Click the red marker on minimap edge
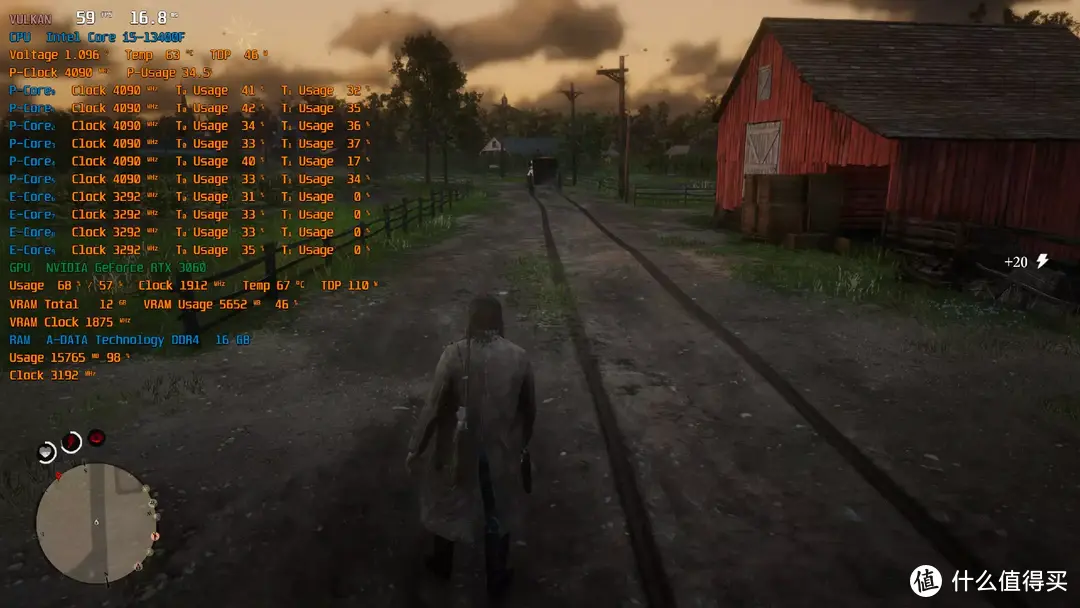The height and width of the screenshot is (608, 1080). coord(57,475)
